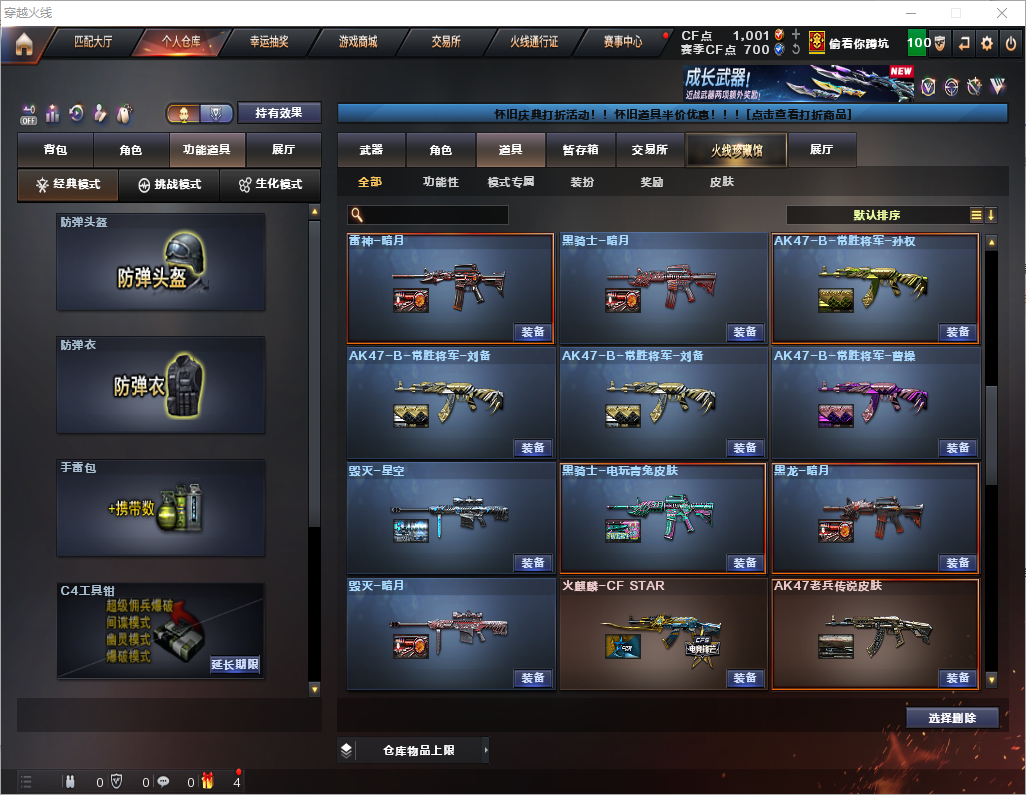This screenshot has height=795, width=1026.
Task: Open the 交易所 top menu entry
Action: [x=446, y=43]
